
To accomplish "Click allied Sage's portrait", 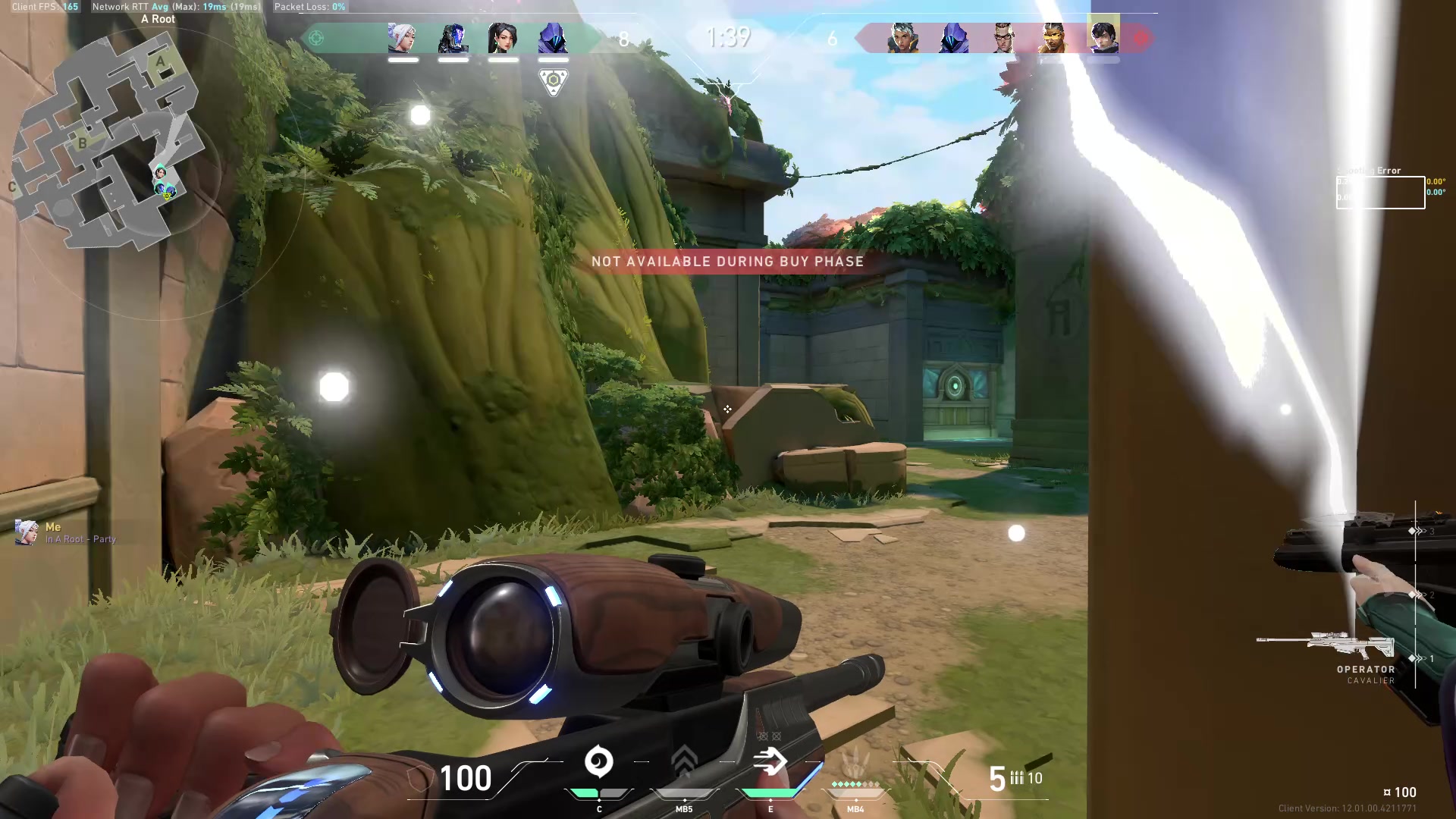I will [503, 38].
